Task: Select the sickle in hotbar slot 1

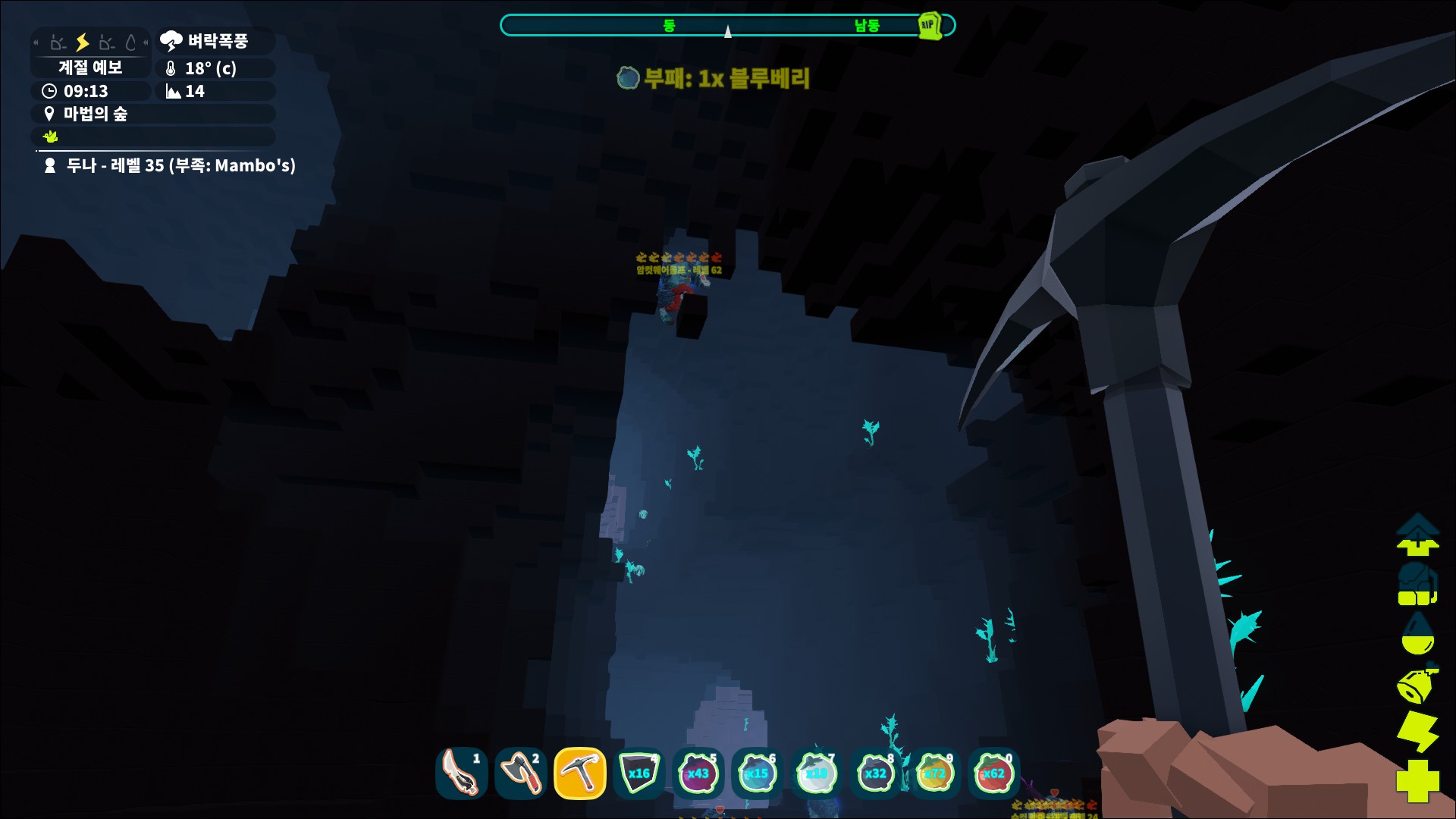Action: (462, 774)
